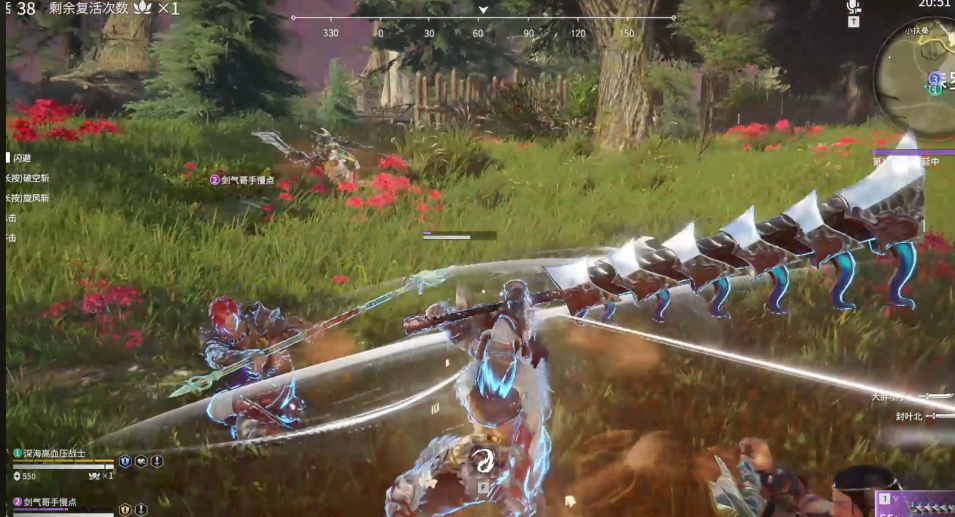Click the remaining revives lotus icon

pyautogui.click(x=143, y=8)
